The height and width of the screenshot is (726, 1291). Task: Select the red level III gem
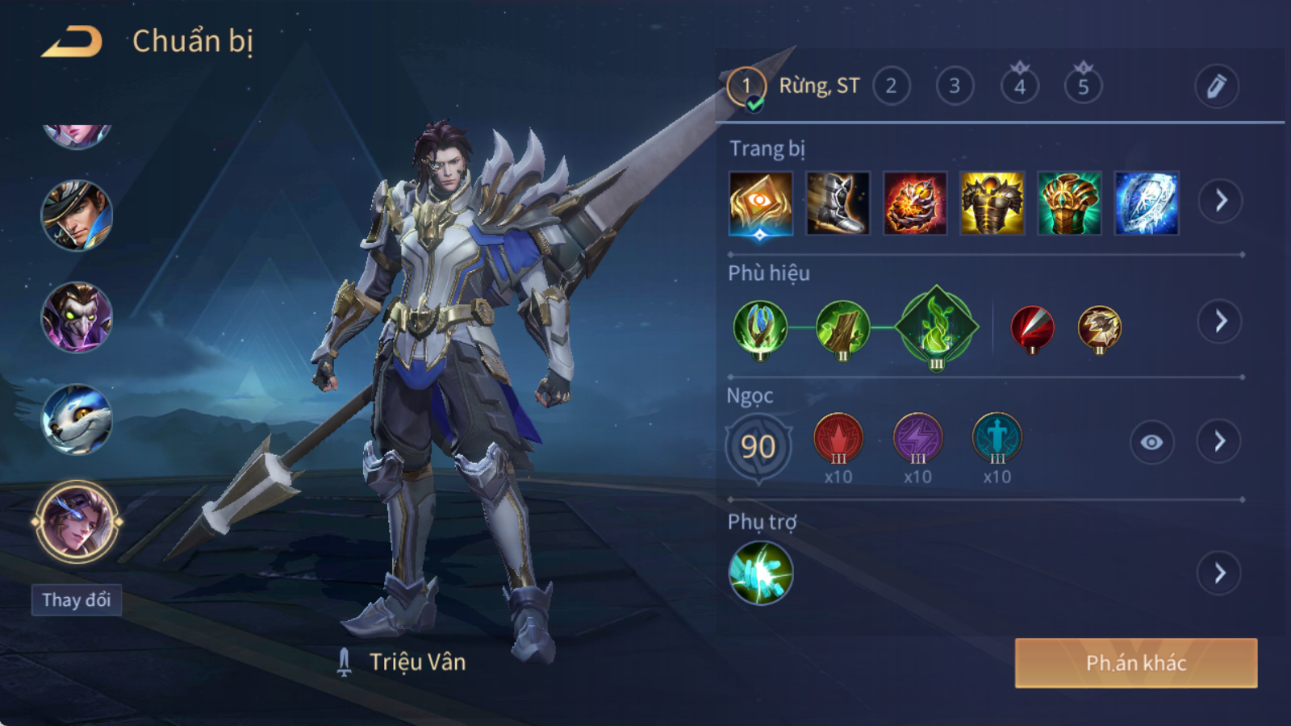[x=838, y=439]
